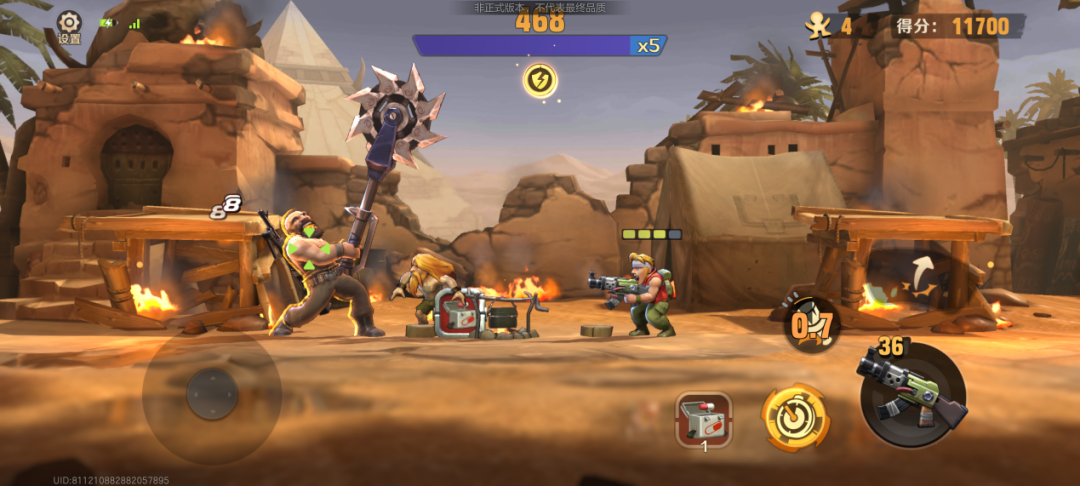Viewport: 1080px width, 486px height.
Task: Tap the yellow lightning bolt icon
Action: pos(540,81)
